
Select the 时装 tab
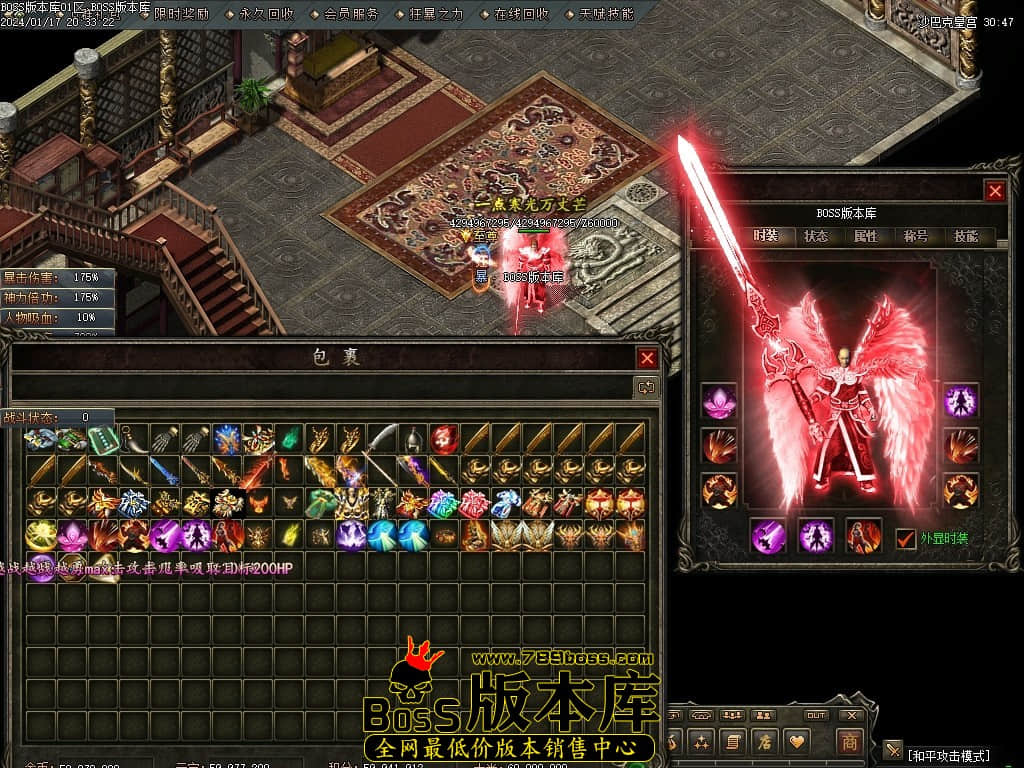766,237
